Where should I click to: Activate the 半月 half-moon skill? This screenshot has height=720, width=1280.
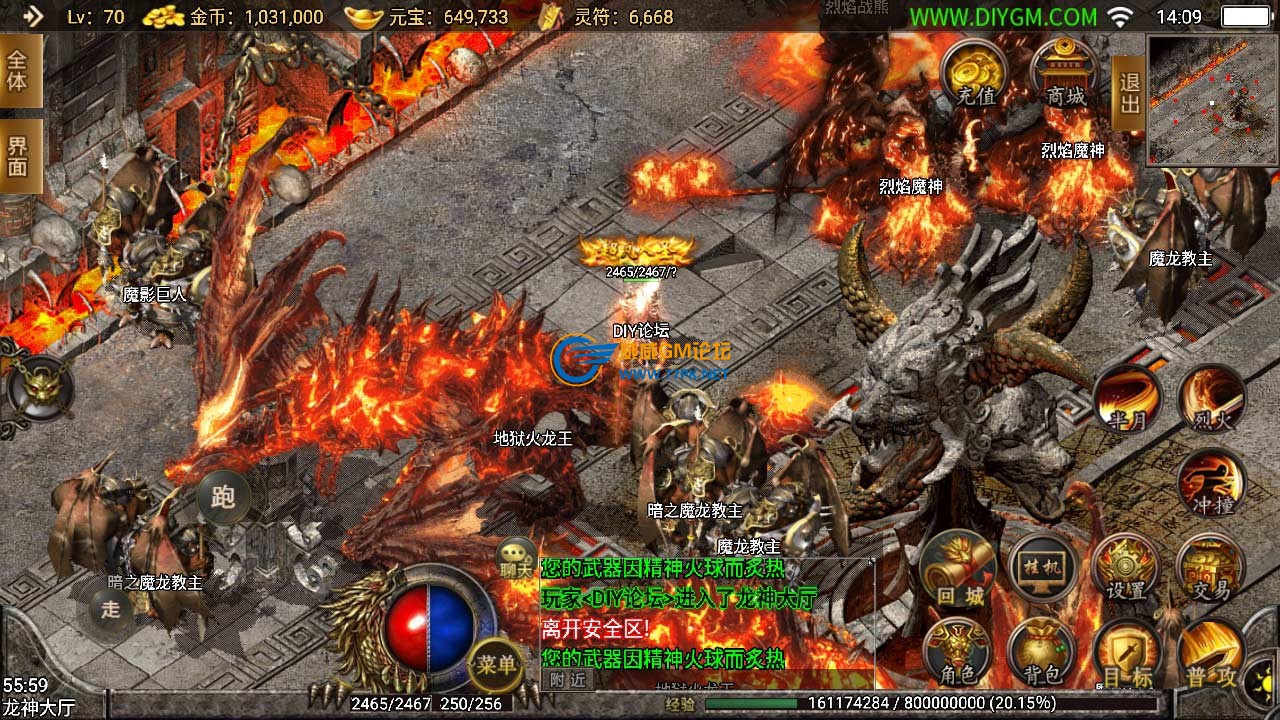1126,400
